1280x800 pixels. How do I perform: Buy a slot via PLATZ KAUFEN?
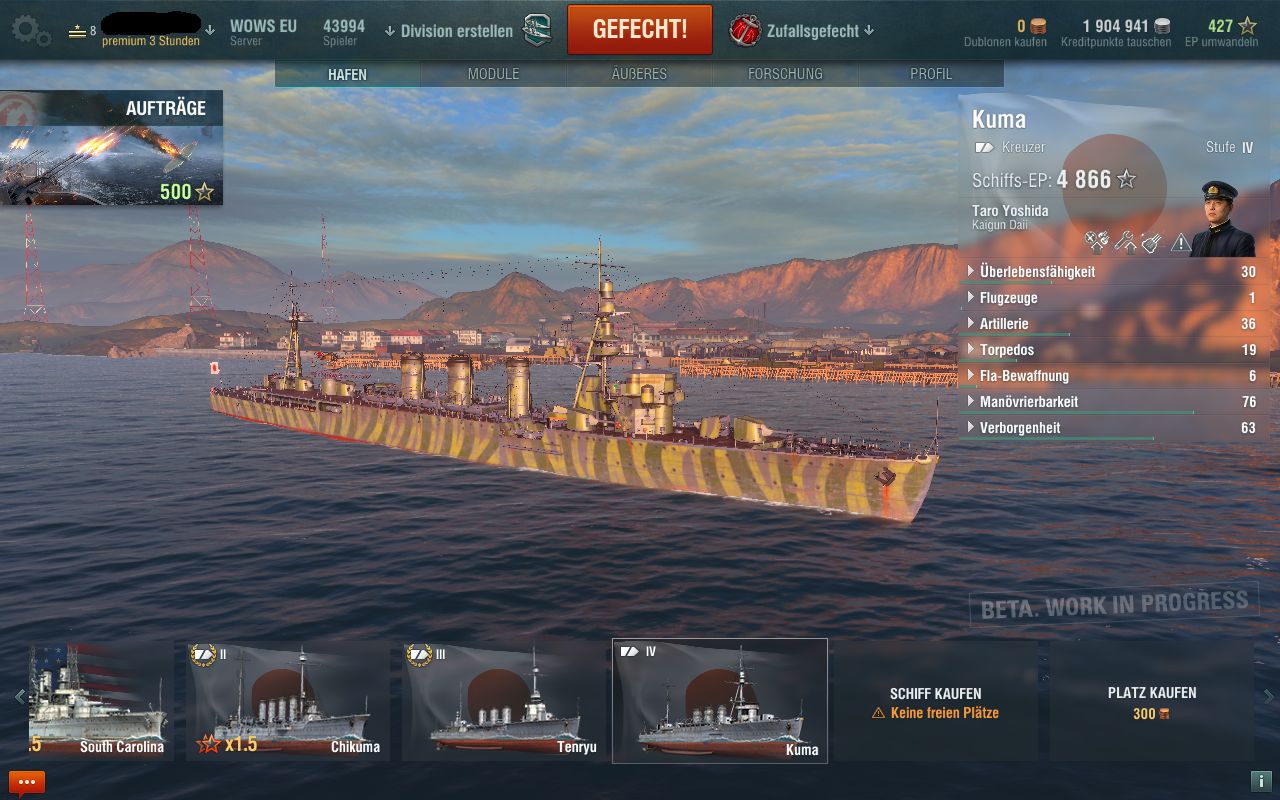[1151, 702]
